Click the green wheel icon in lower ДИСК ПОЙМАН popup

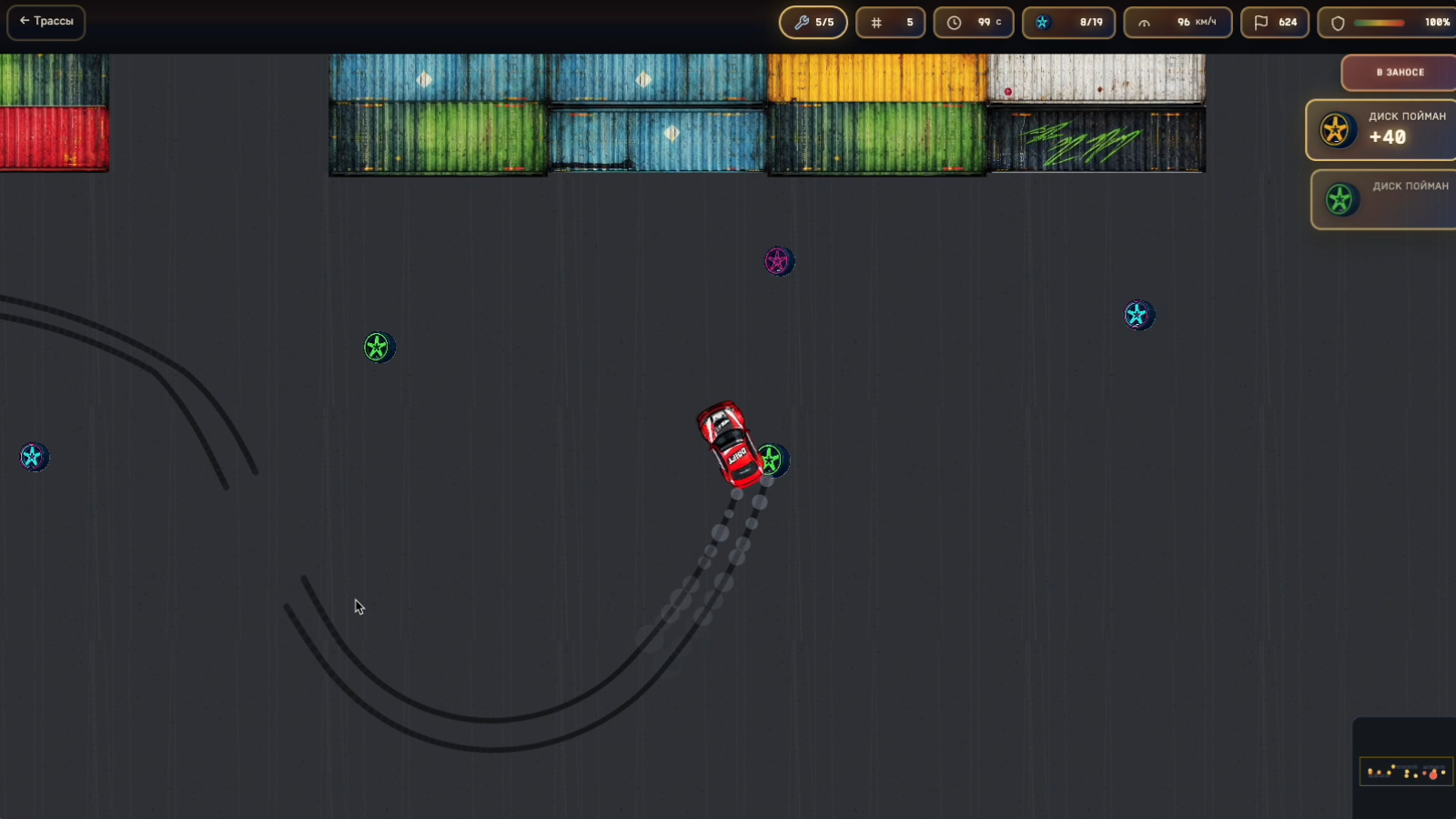point(1340,198)
